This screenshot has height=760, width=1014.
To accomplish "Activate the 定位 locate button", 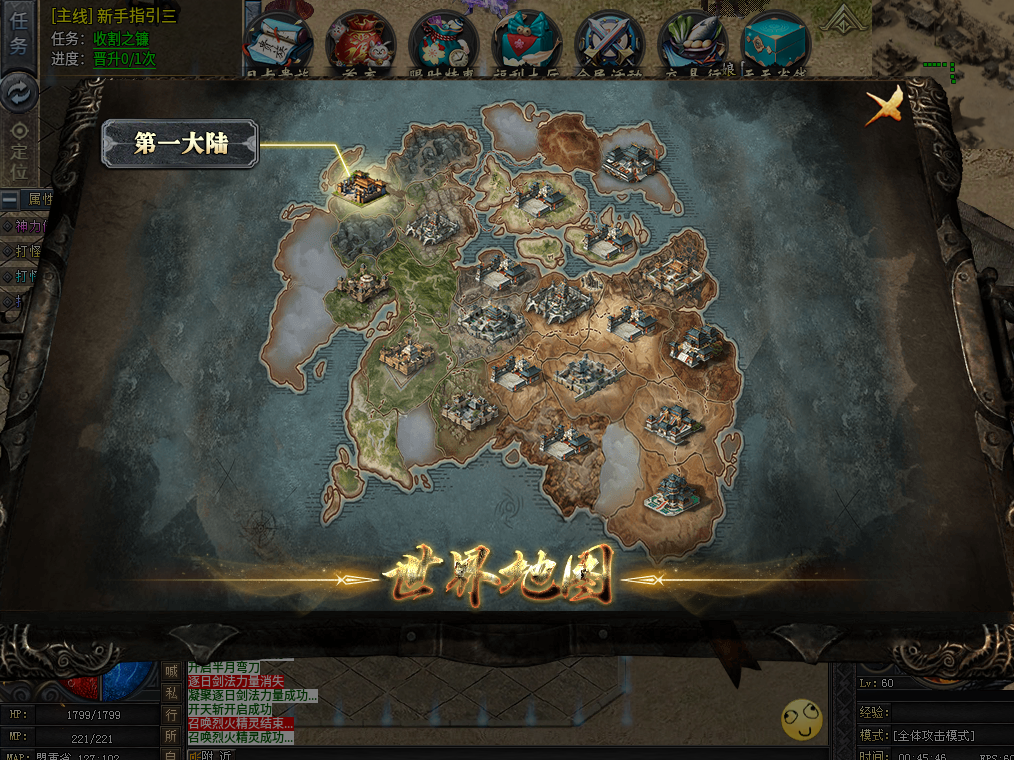I will [x=19, y=143].
